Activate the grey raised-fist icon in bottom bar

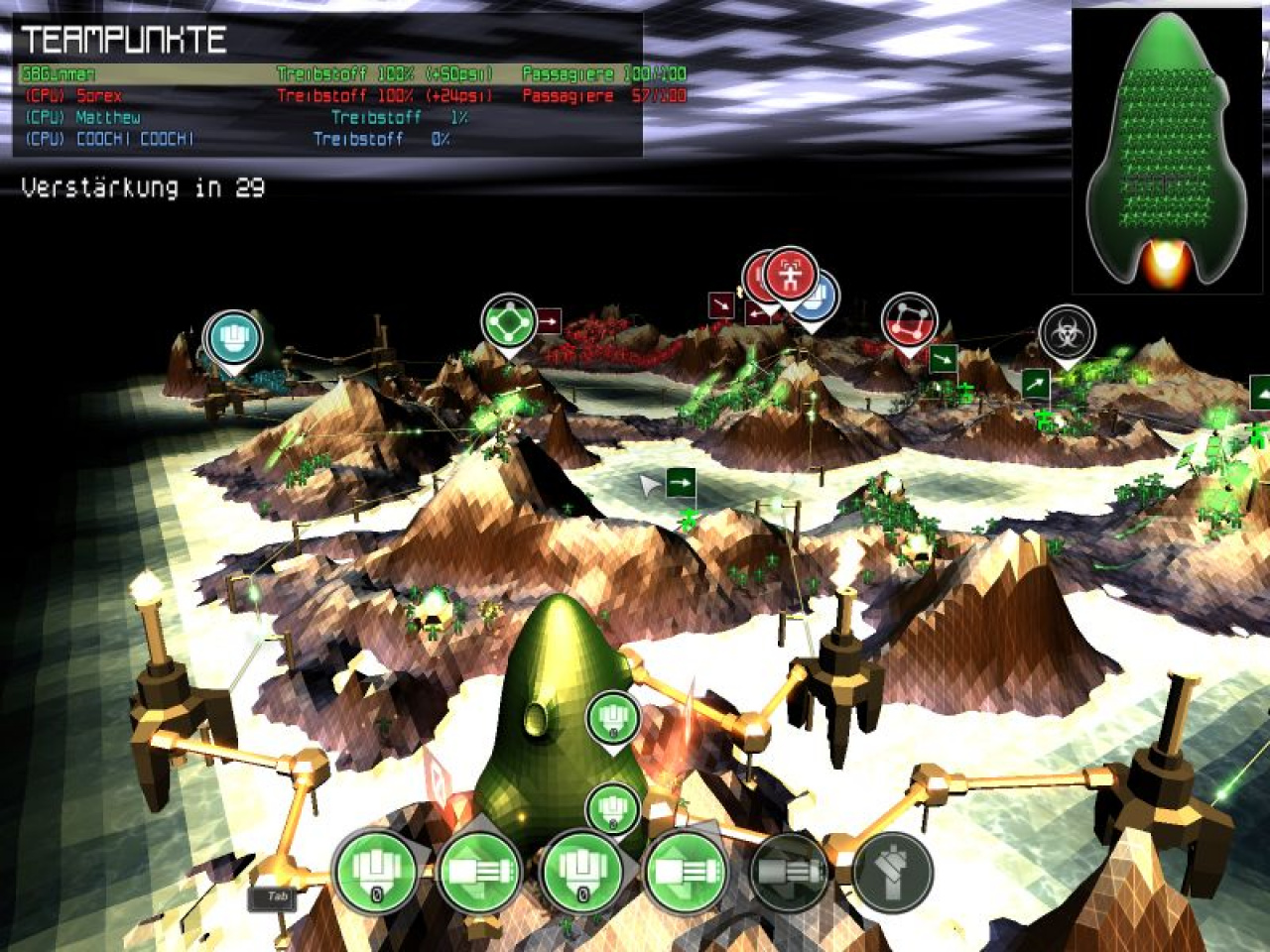tap(892, 873)
